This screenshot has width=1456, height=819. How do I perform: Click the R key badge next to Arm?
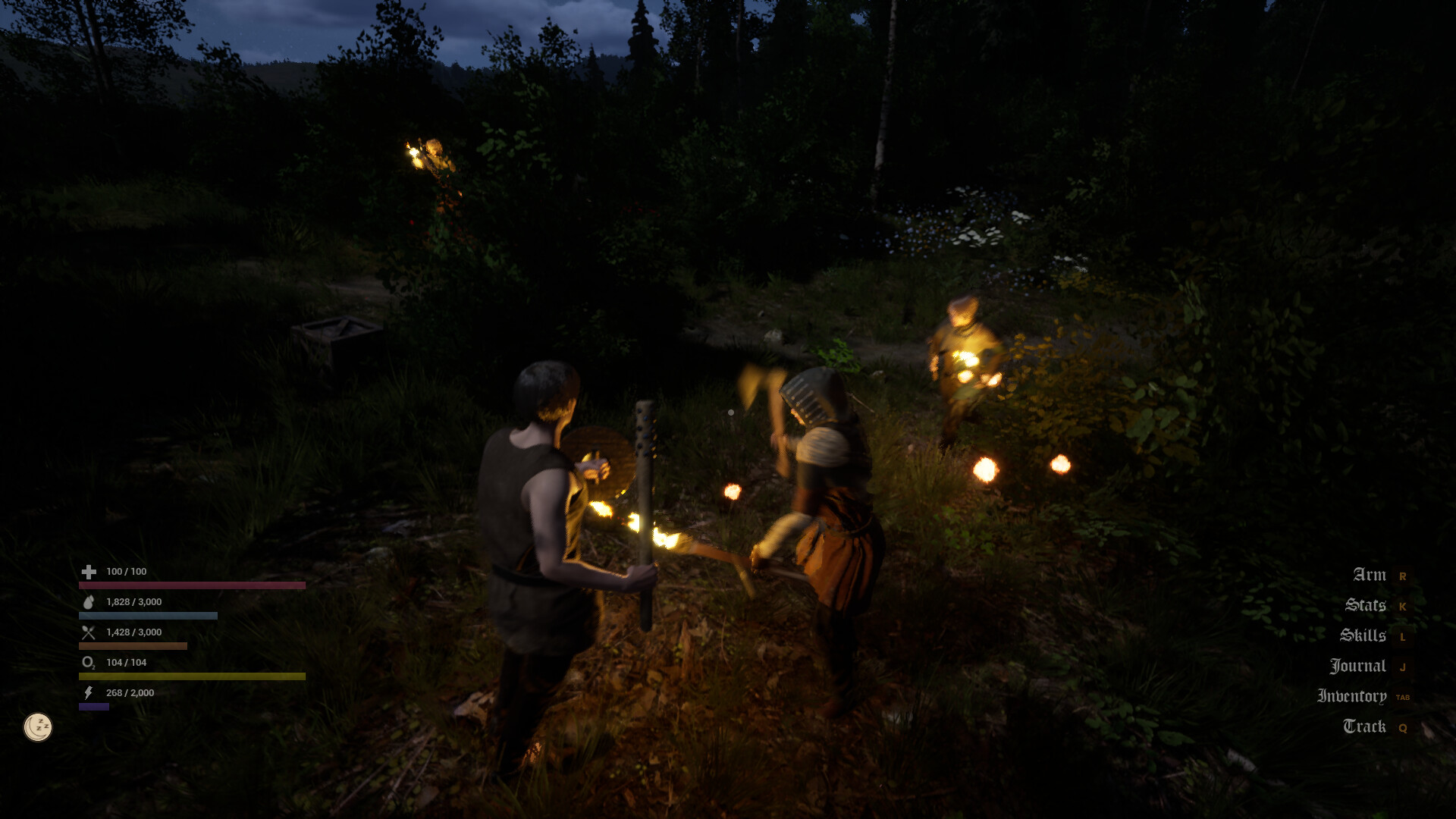coord(1404,575)
